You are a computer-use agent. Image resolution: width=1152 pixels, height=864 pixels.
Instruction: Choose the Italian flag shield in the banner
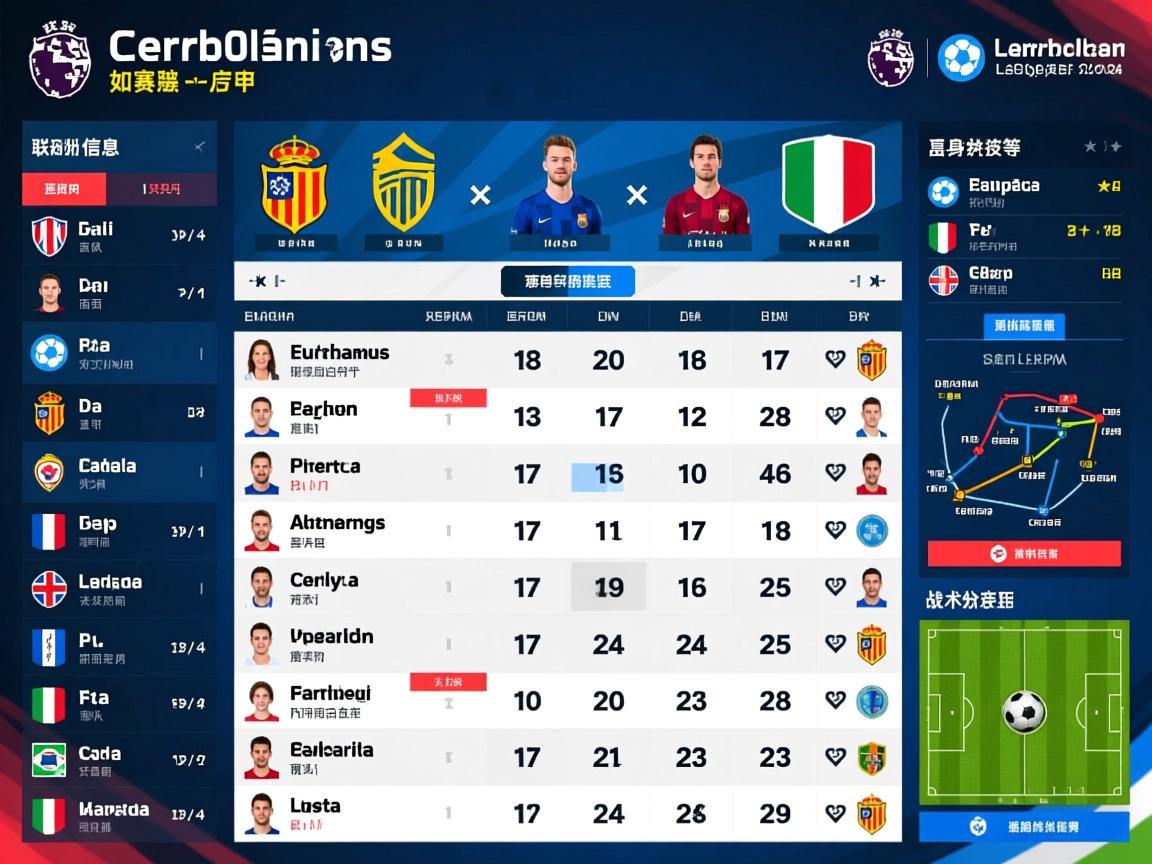point(828,184)
